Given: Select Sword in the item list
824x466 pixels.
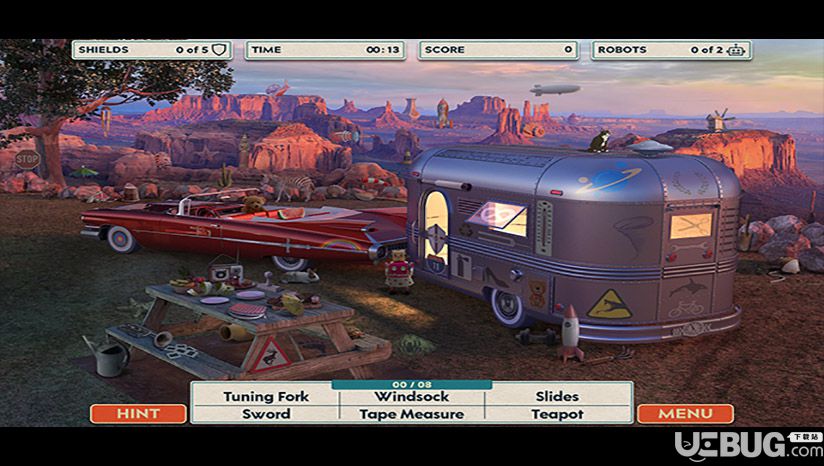Looking at the screenshot, I should (266, 414).
